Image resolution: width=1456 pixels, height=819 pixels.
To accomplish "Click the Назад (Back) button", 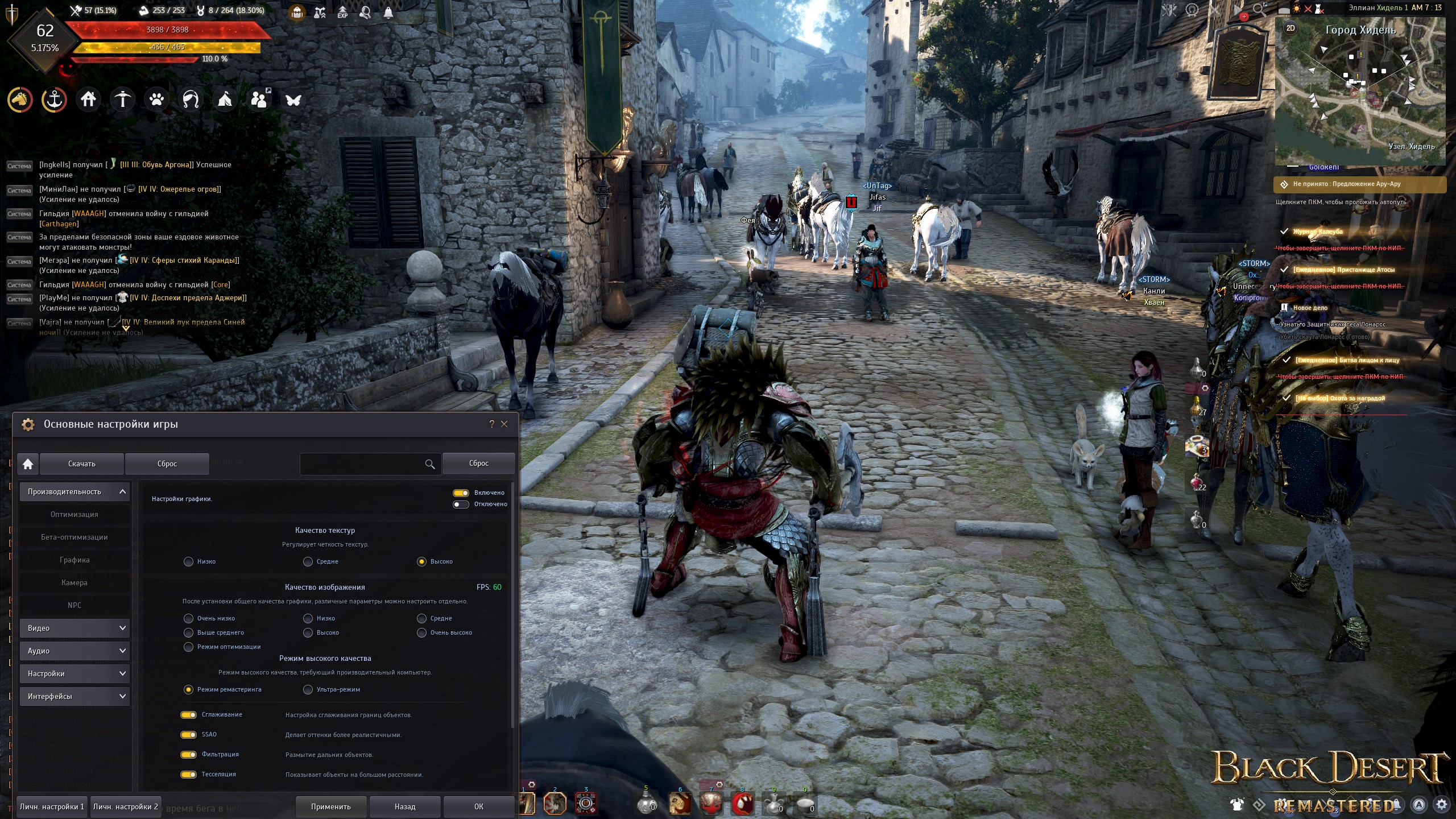I will [405, 806].
